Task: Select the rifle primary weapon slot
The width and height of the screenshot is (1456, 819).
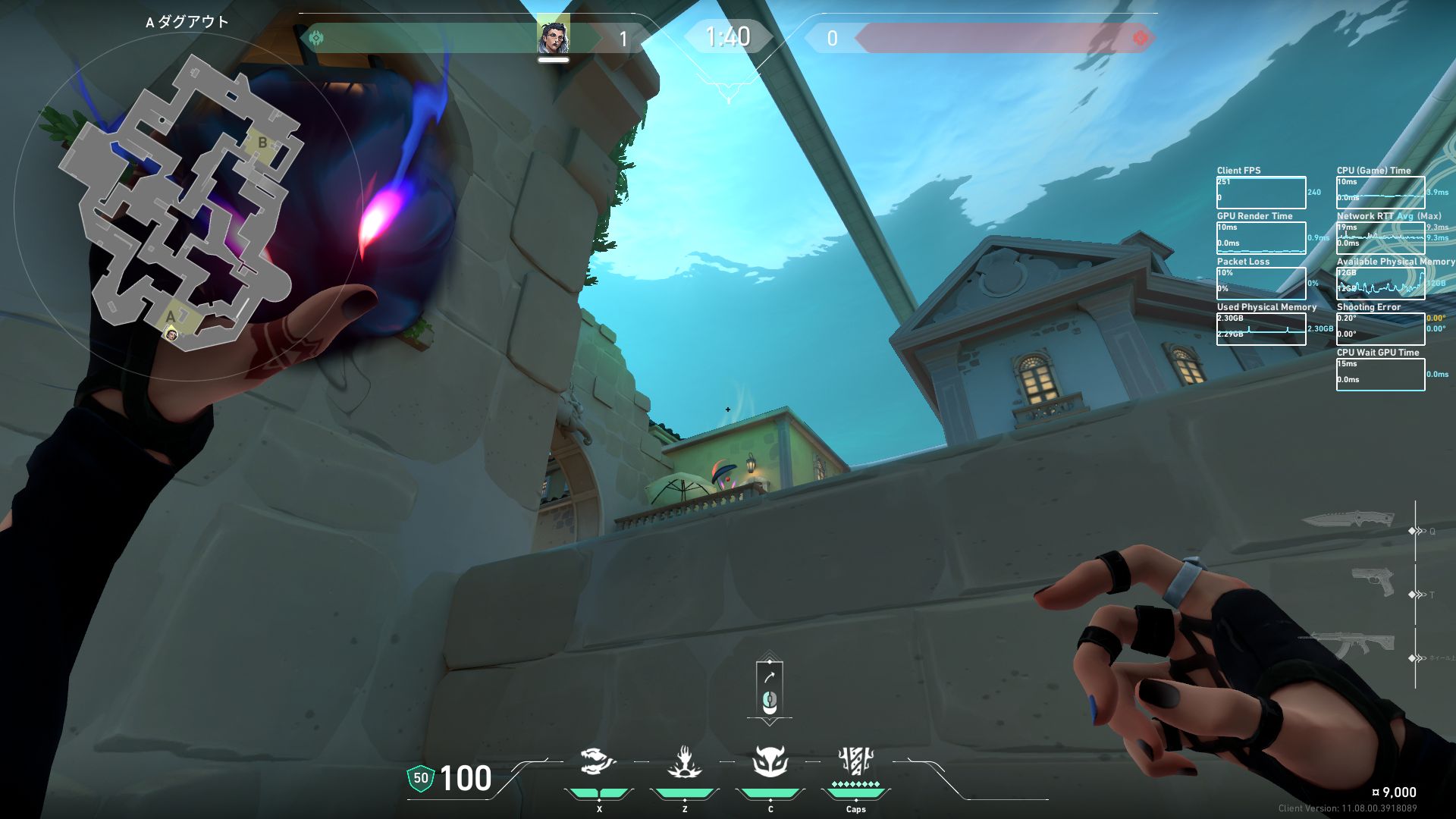Action: point(1350,645)
